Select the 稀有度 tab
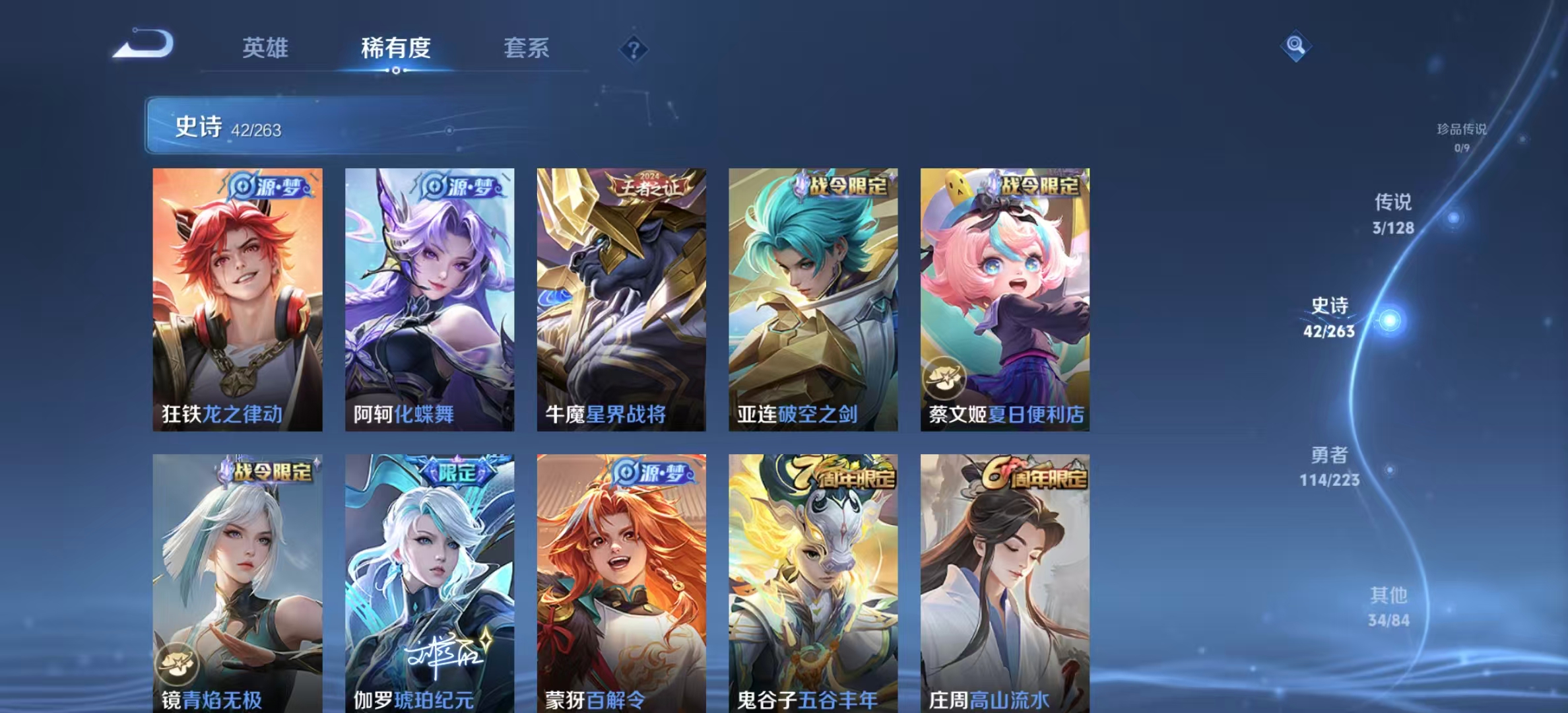Screen dimensions: 1568x713 tap(395, 48)
